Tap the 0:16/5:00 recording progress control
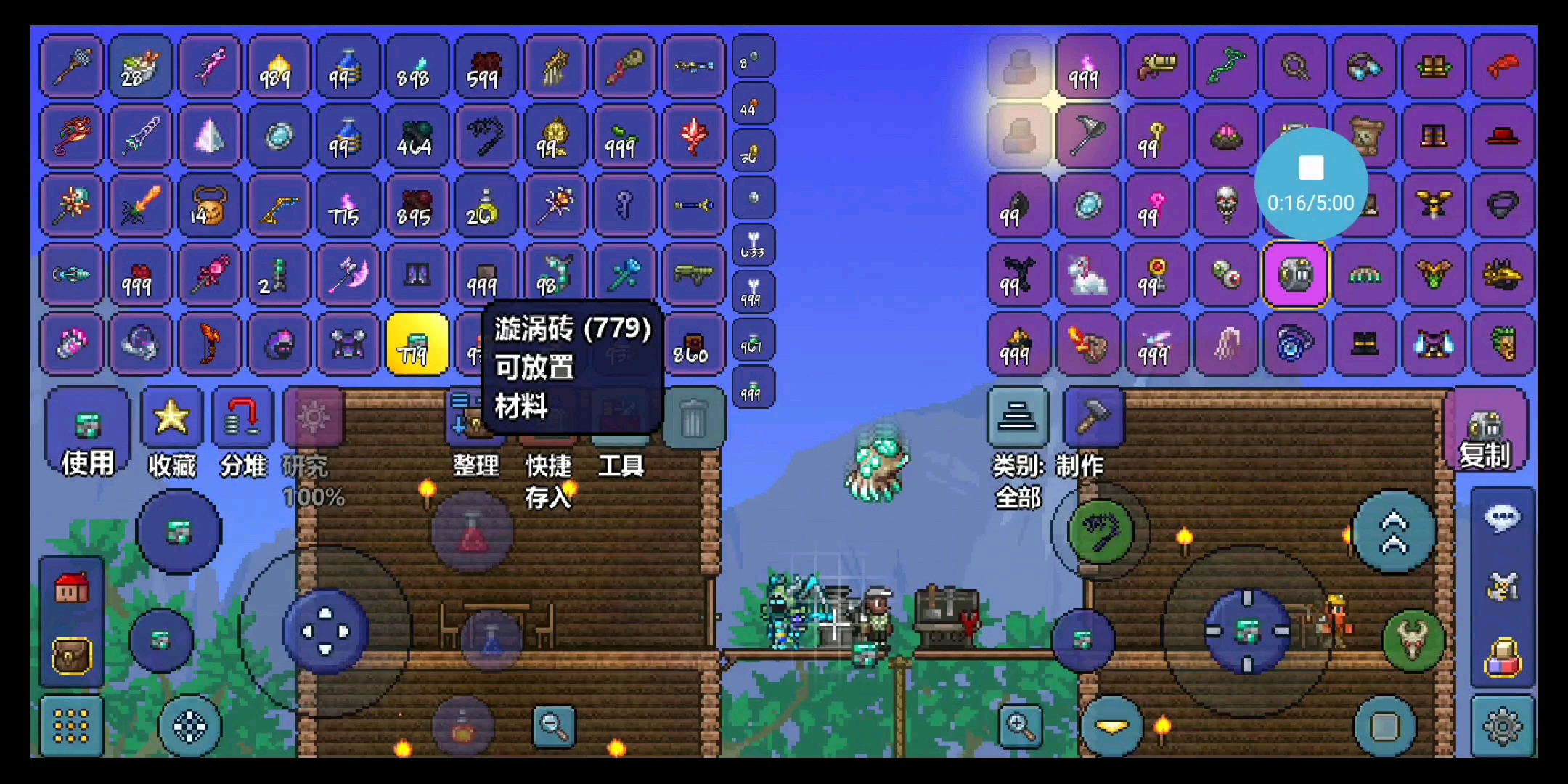 point(1311,184)
